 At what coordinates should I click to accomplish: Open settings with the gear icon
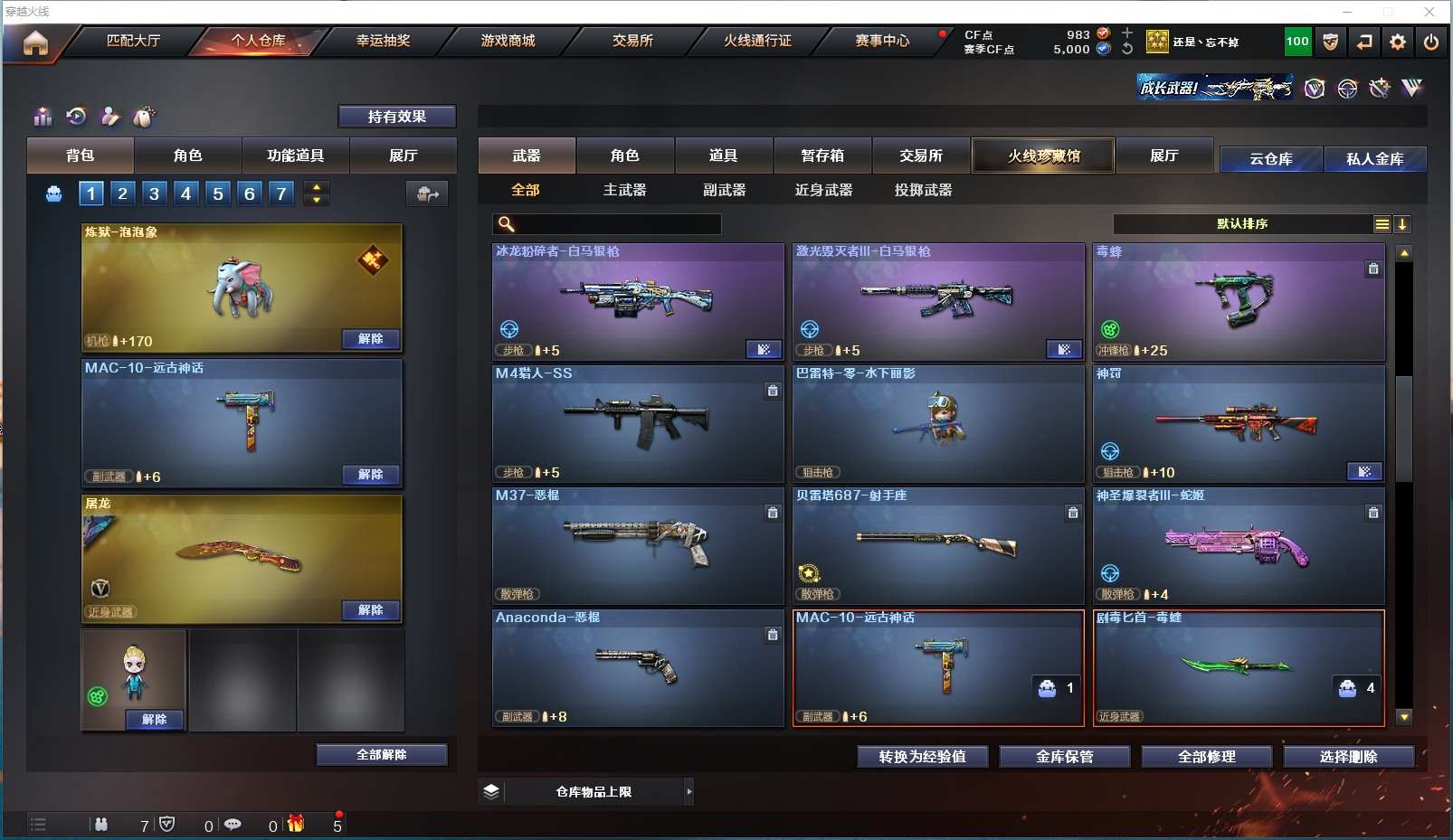[1398, 42]
